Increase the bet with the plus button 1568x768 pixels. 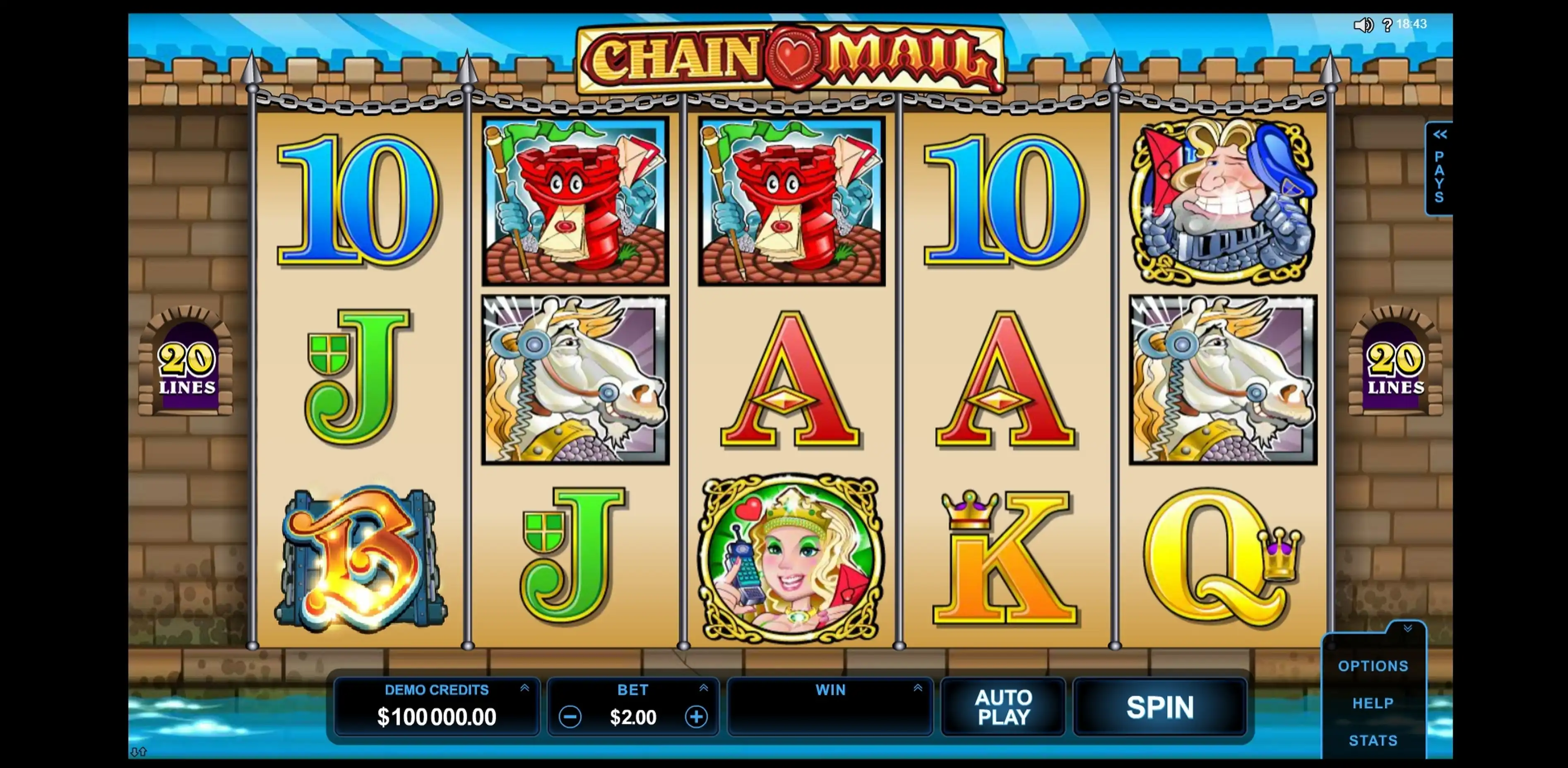696,717
